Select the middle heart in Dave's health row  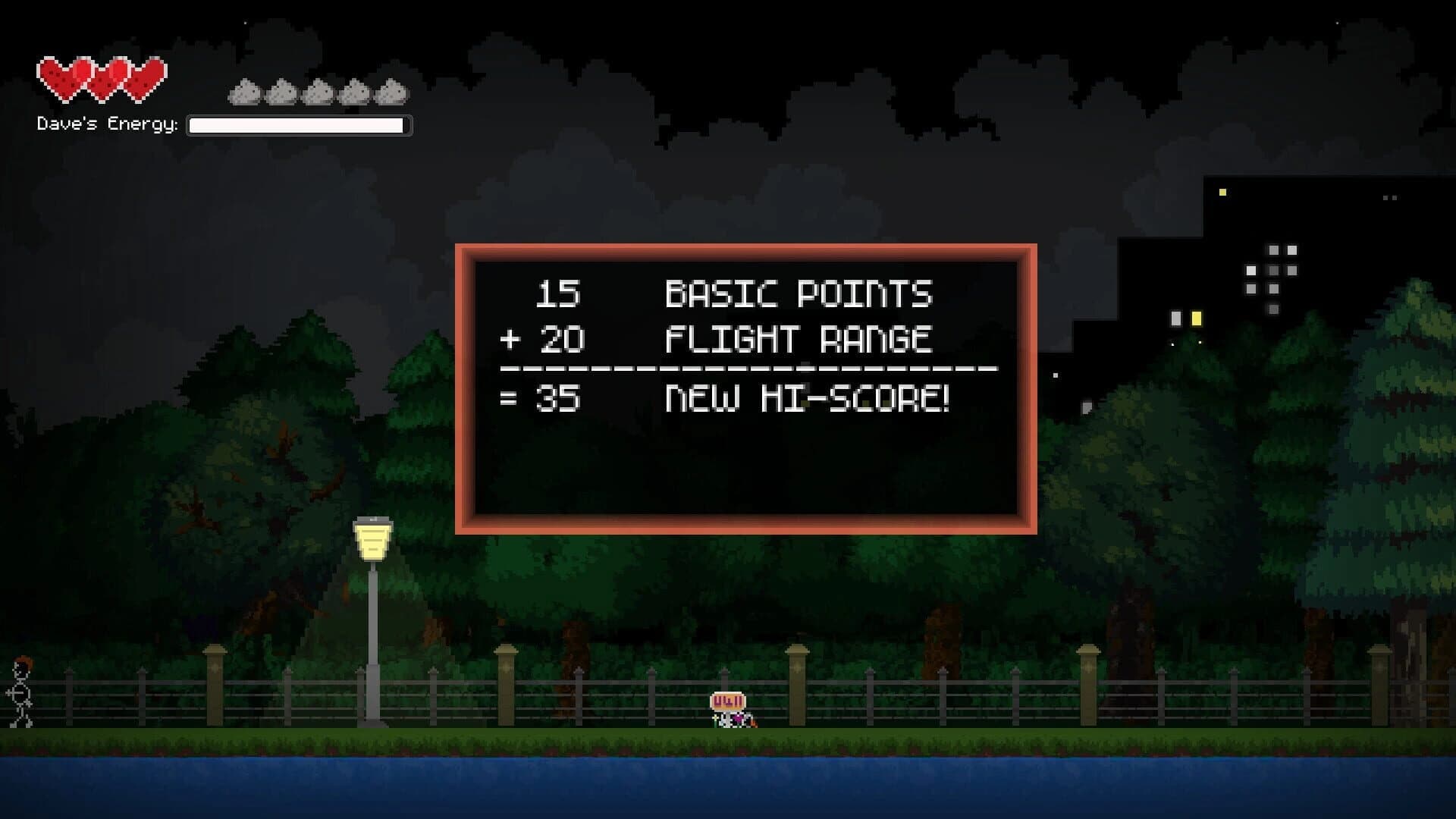tap(102, 80)
